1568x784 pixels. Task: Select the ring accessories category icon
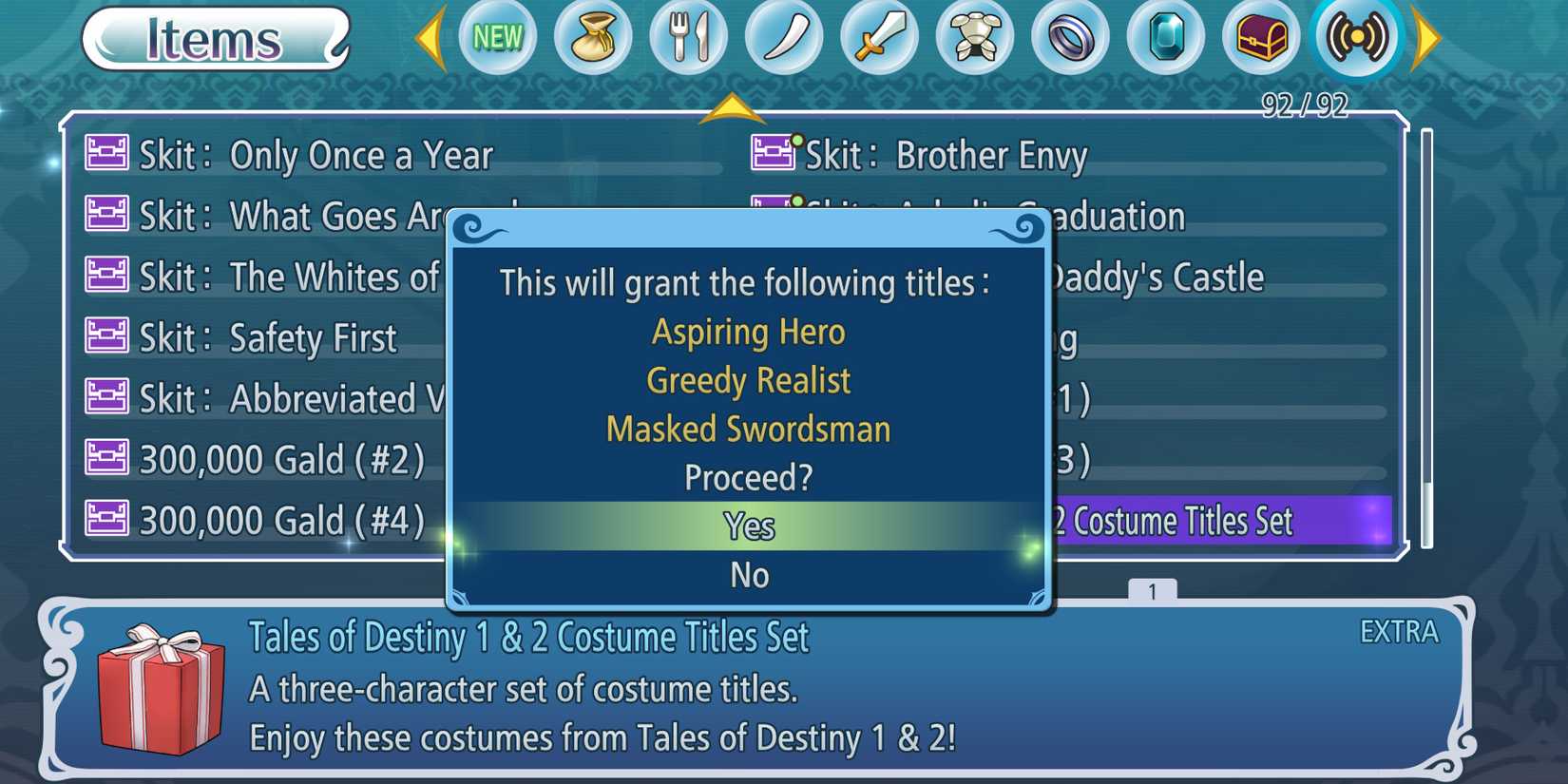(1069, 38)
